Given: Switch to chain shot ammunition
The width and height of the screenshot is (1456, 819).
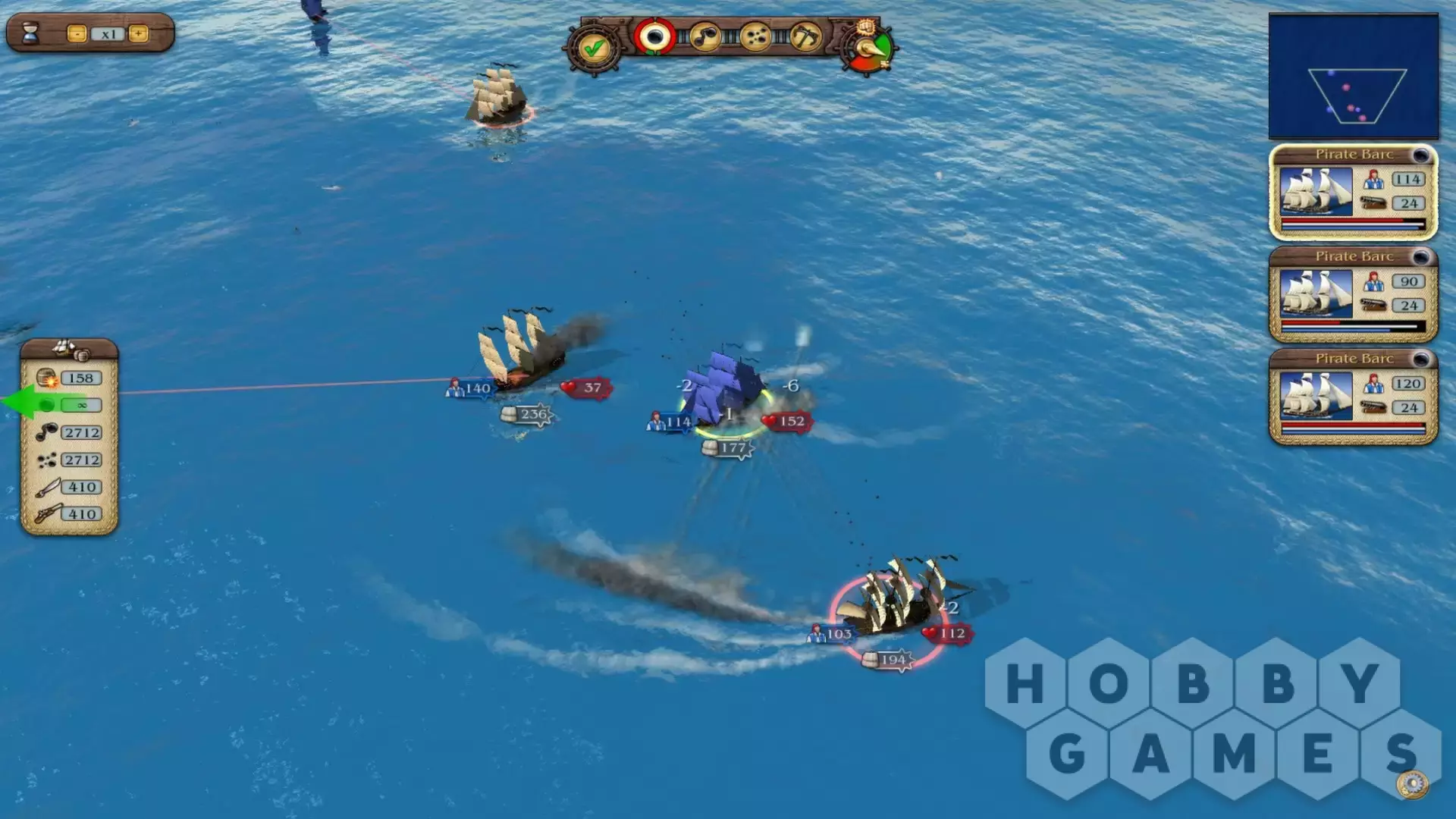Looking at the screenshot, I should pyautogui.click(x=705, y=36).
